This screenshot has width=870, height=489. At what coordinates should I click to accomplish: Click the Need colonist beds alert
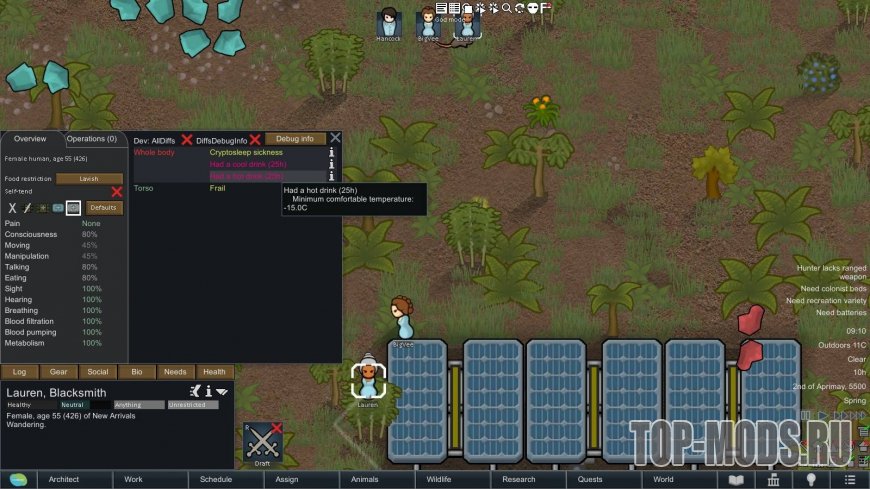coord(826,289)
